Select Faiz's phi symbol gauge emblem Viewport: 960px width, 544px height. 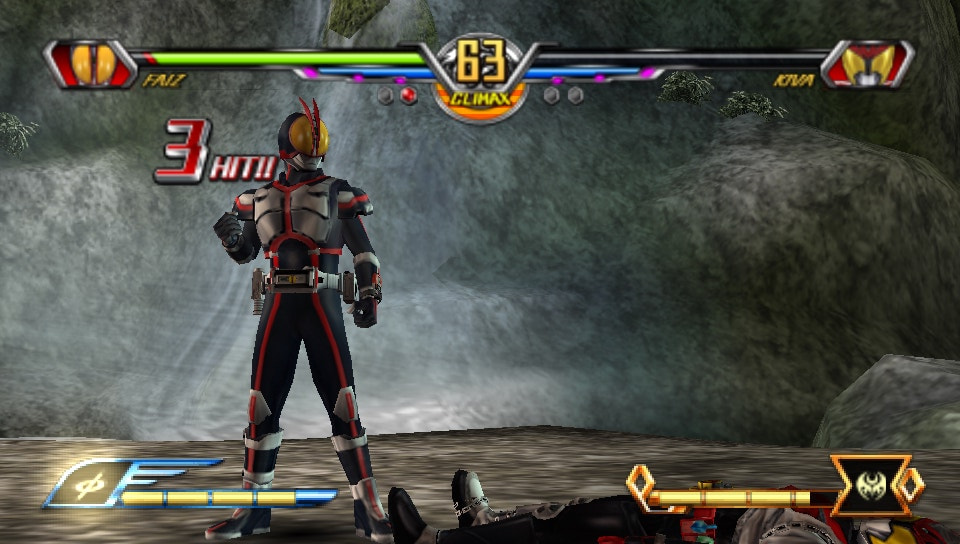coord(90,484)
